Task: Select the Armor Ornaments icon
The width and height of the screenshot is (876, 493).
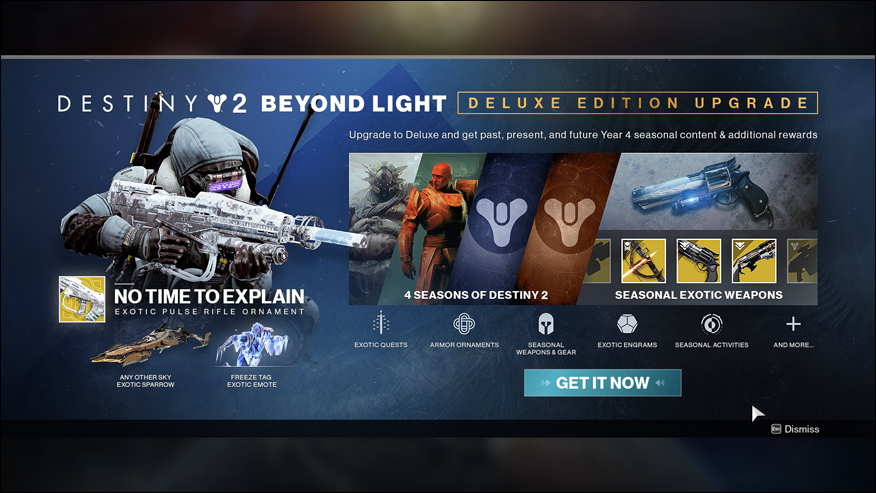Action: (463, 324)
